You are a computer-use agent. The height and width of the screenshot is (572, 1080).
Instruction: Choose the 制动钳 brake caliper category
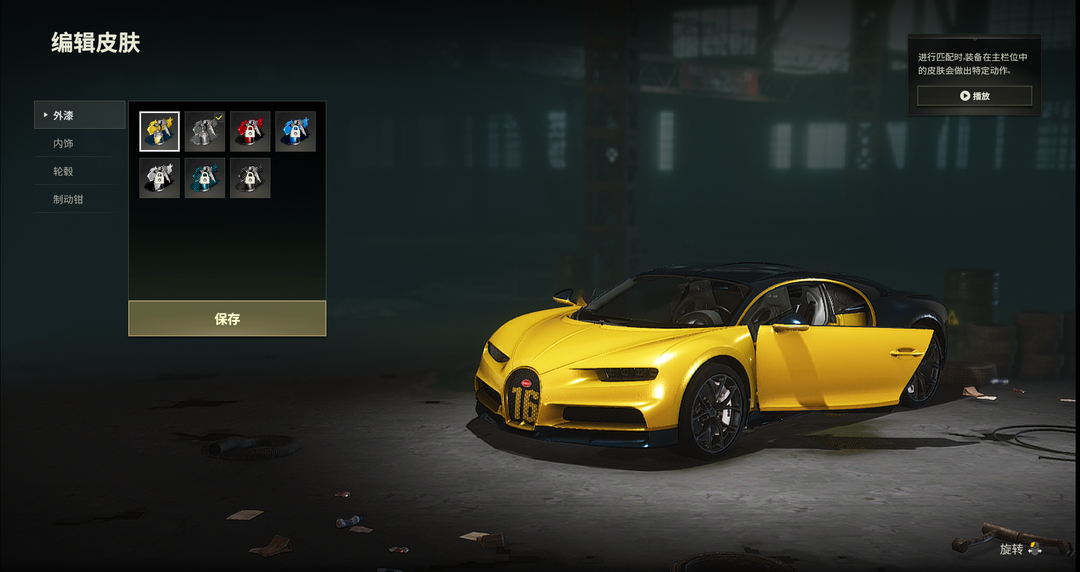[79, 199]
